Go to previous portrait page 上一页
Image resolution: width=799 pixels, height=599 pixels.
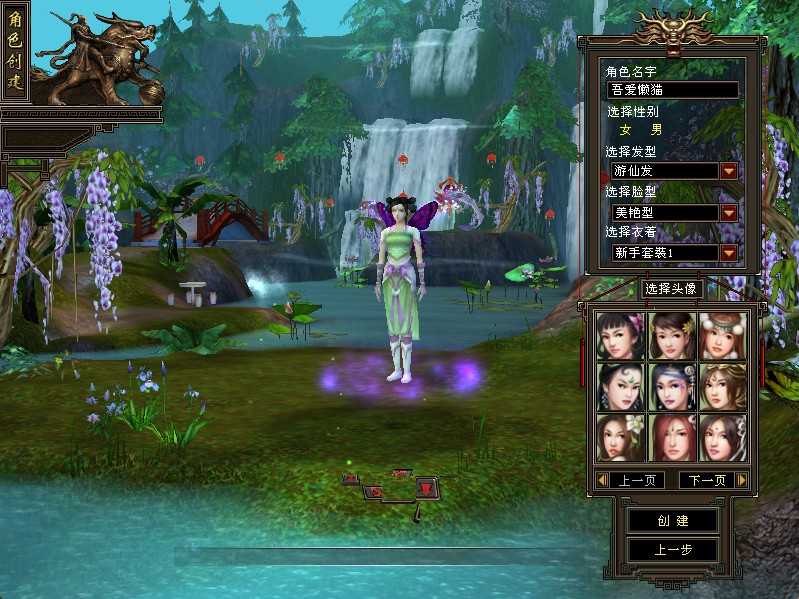tap(636, 481)
